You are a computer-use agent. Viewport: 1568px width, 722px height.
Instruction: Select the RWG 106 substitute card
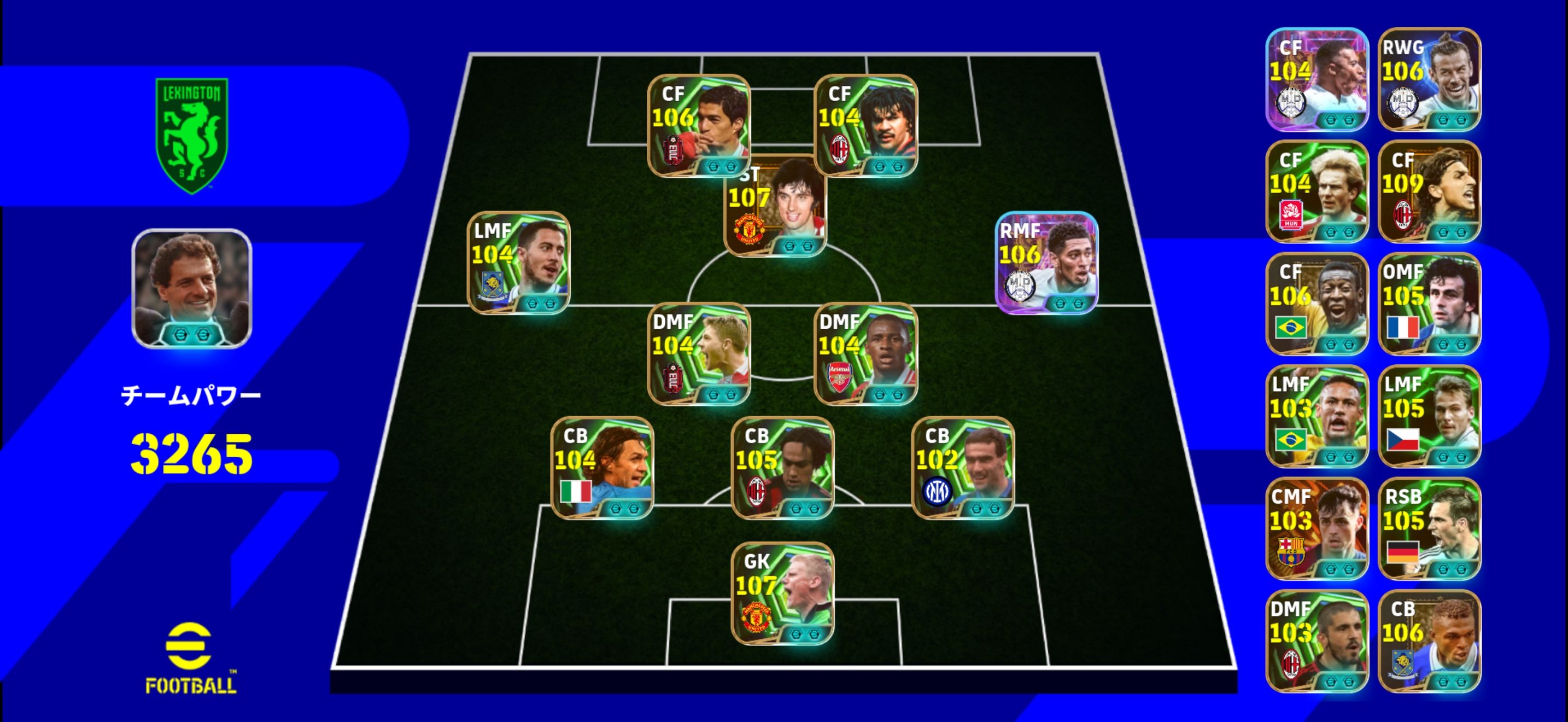1429,79
